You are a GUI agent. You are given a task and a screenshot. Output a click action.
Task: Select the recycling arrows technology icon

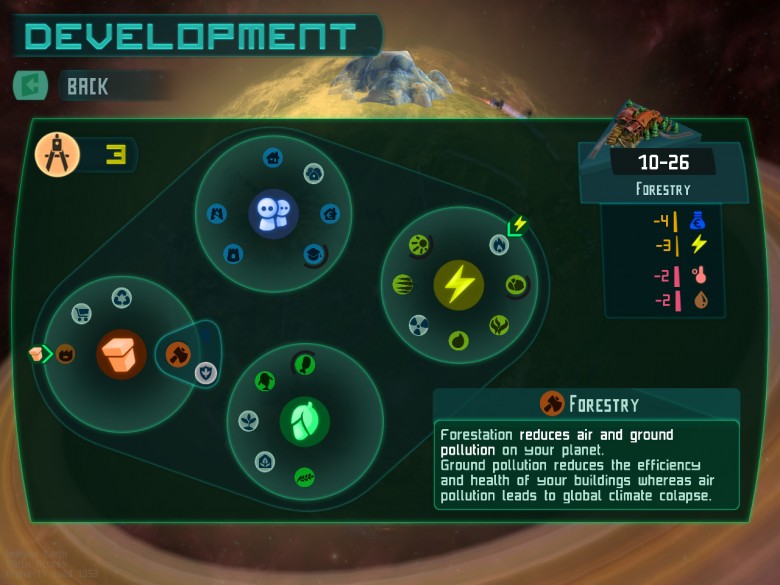[x=122, y=297]
